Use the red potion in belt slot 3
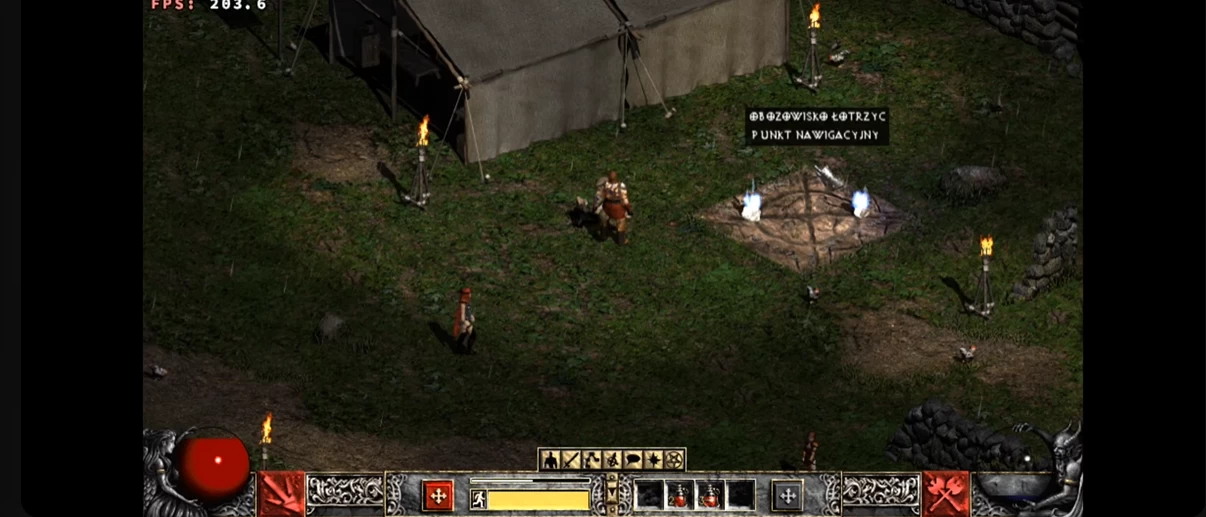Screen dimensions: 1206x517 click(711, 495)
